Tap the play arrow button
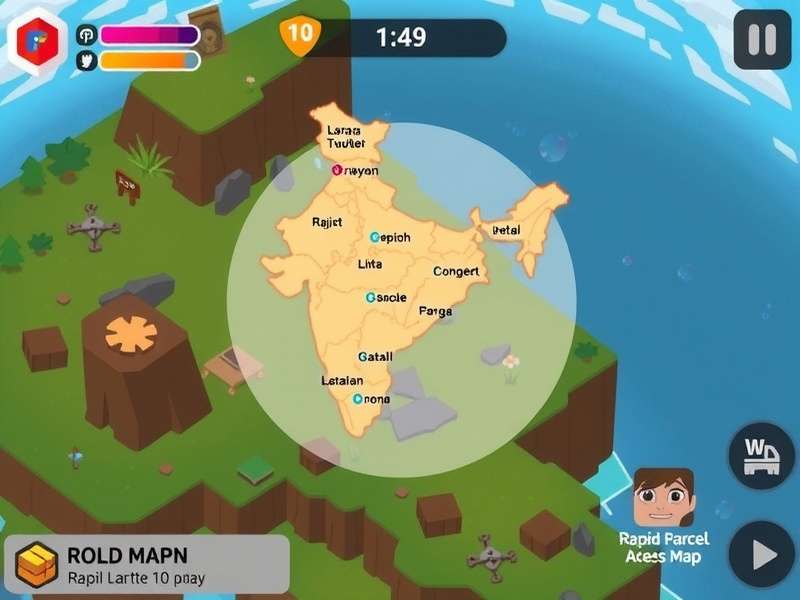 coord(761,554)
